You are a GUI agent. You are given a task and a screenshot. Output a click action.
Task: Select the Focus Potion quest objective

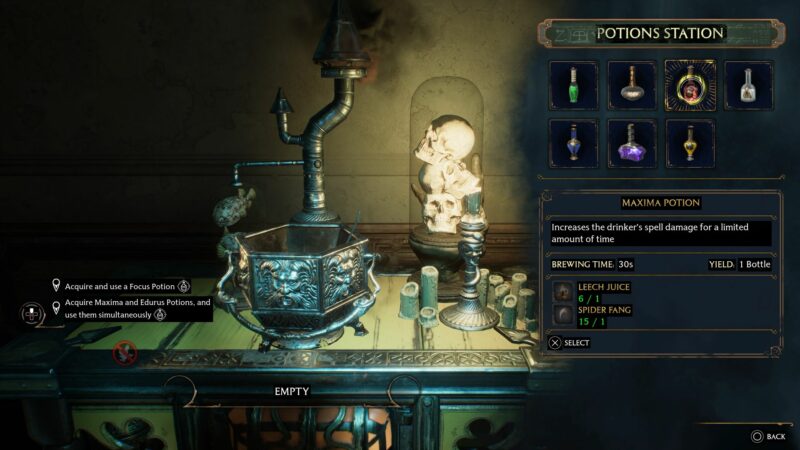[x=120, y=285]
